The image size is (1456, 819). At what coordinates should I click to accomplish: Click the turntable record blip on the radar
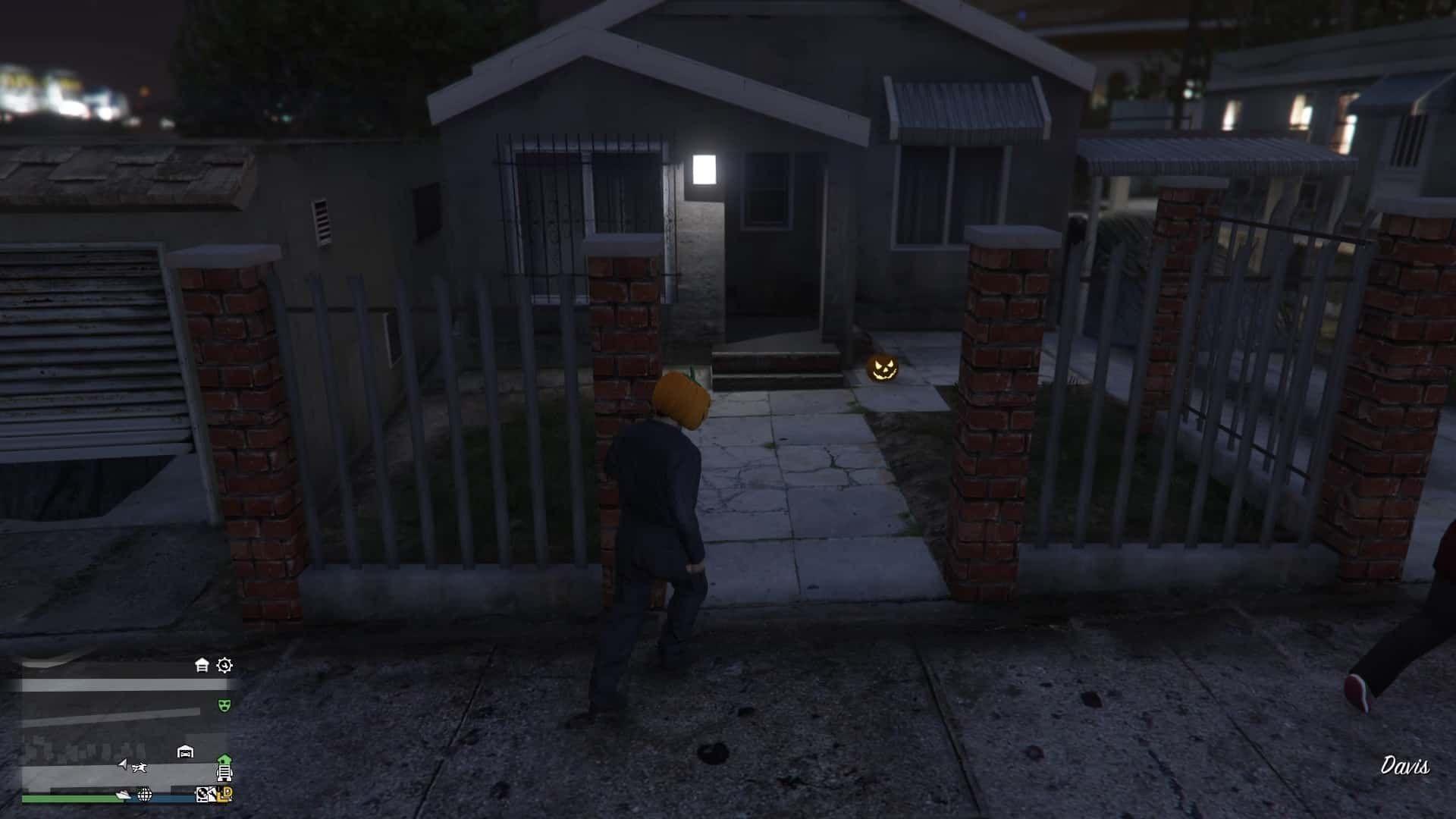(x=203, y=795)
